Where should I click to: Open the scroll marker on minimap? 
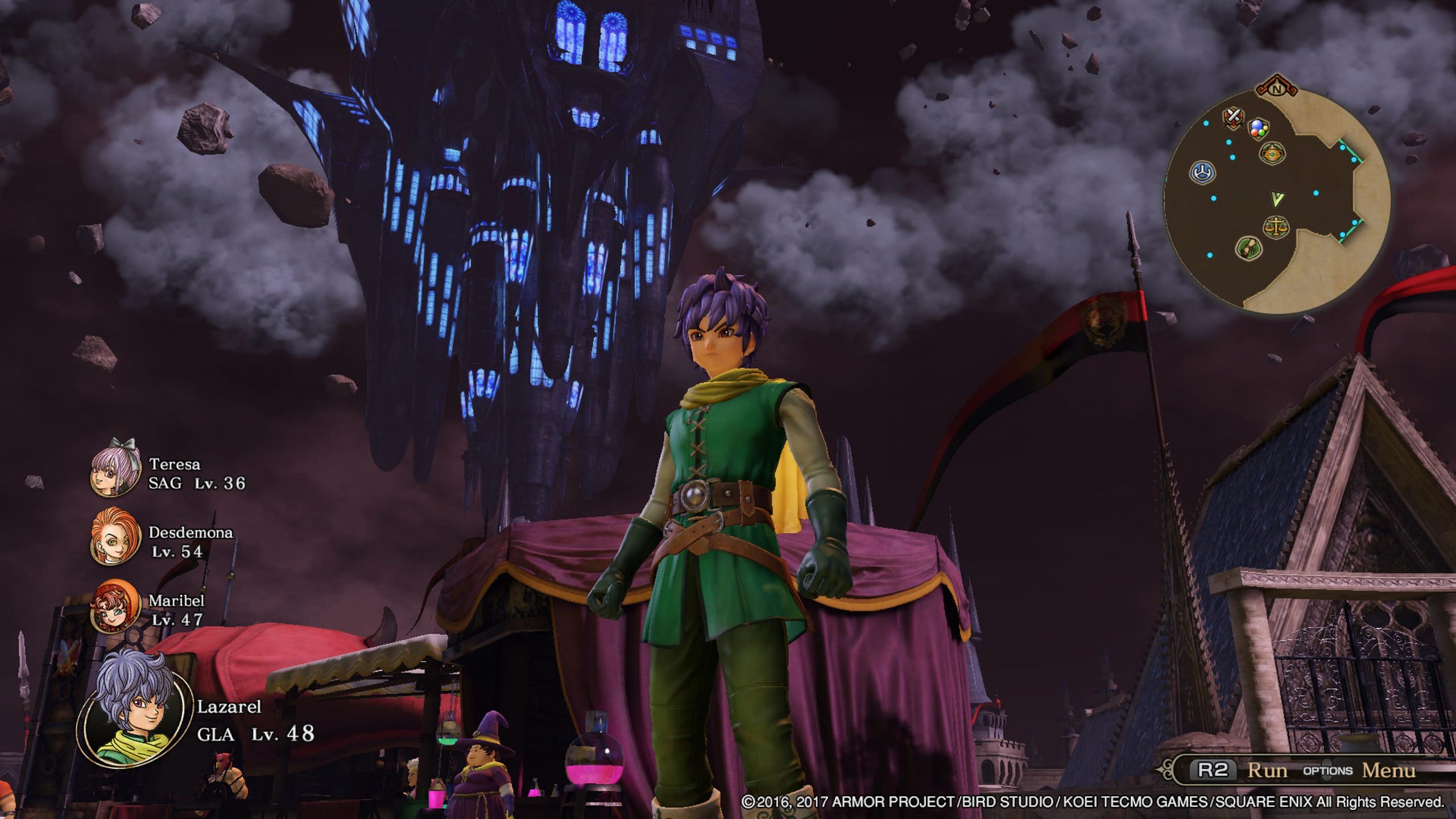(x=1250, y=248)
